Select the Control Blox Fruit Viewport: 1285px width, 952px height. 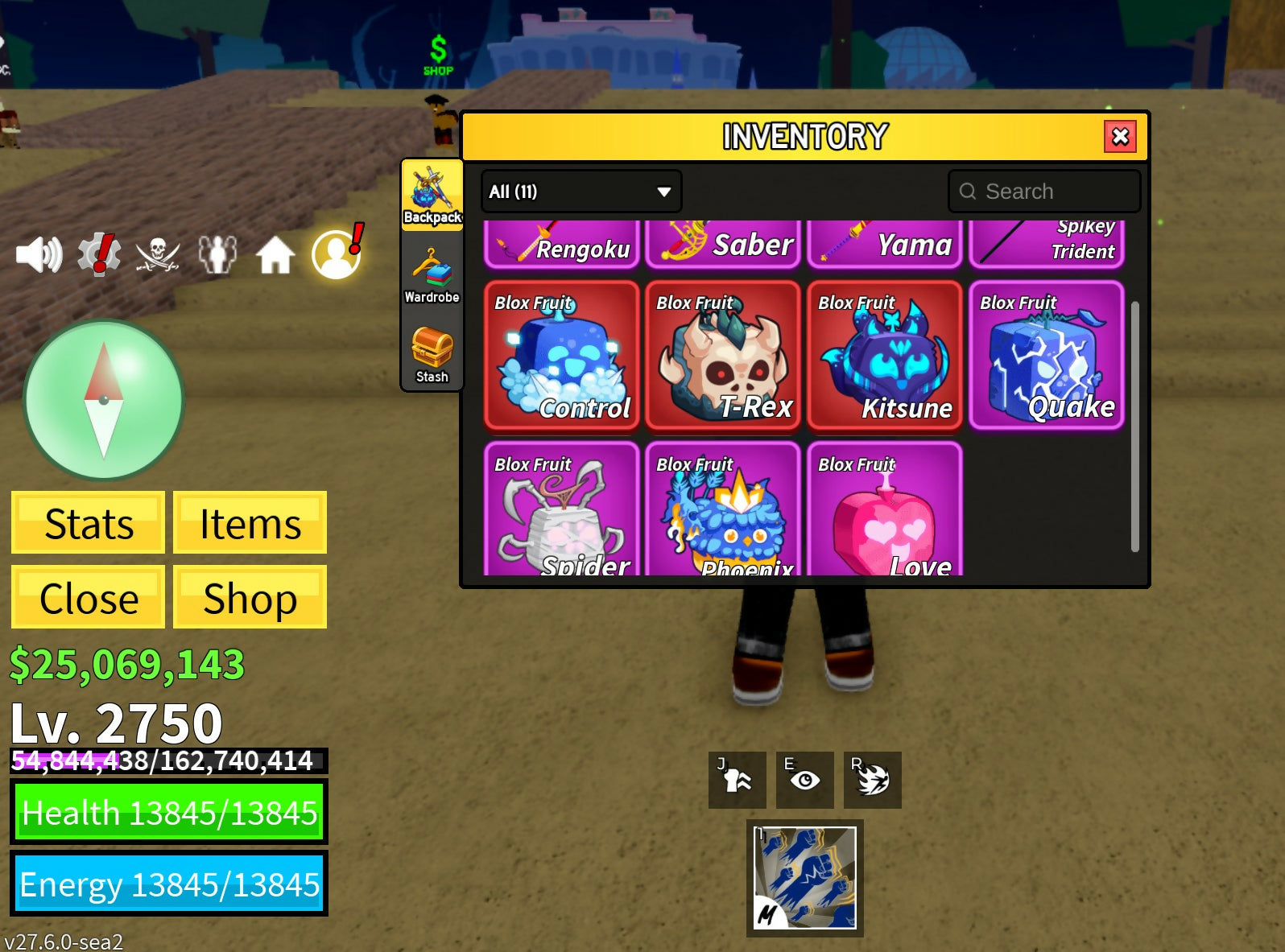pyautogui.click(x=562, y=355)
